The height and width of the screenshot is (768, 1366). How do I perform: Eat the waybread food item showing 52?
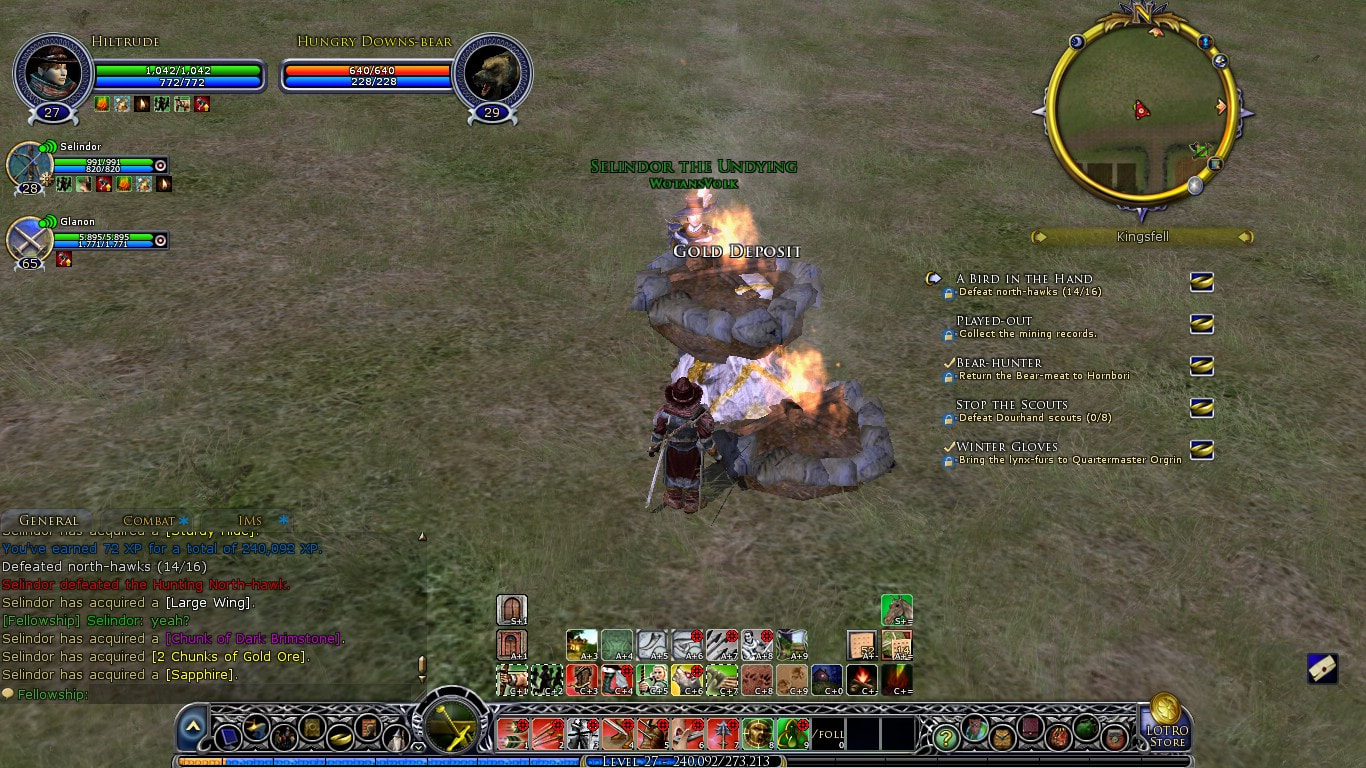(860, 645)
